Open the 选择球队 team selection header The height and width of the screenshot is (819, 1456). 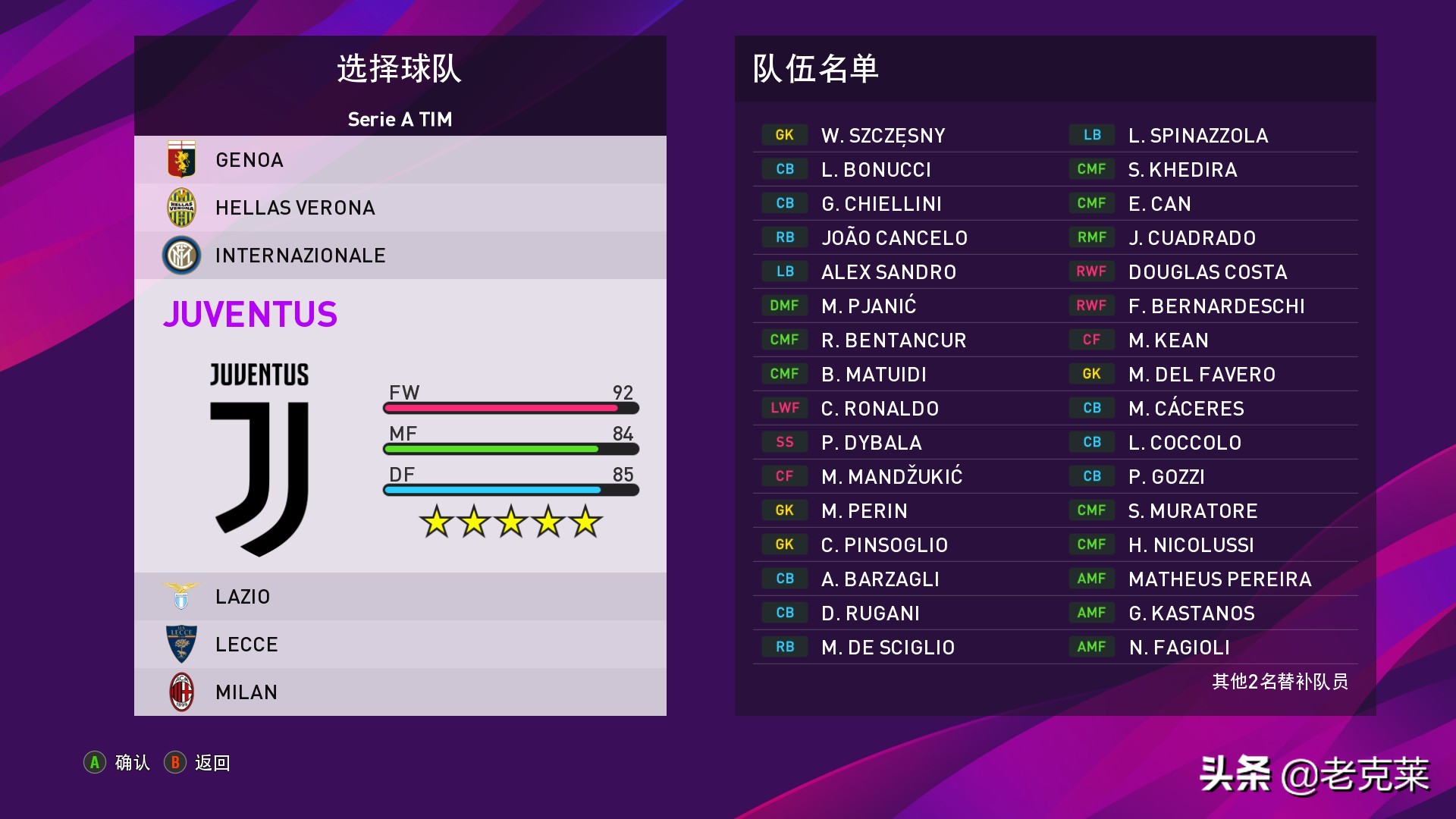click(399, 67)
